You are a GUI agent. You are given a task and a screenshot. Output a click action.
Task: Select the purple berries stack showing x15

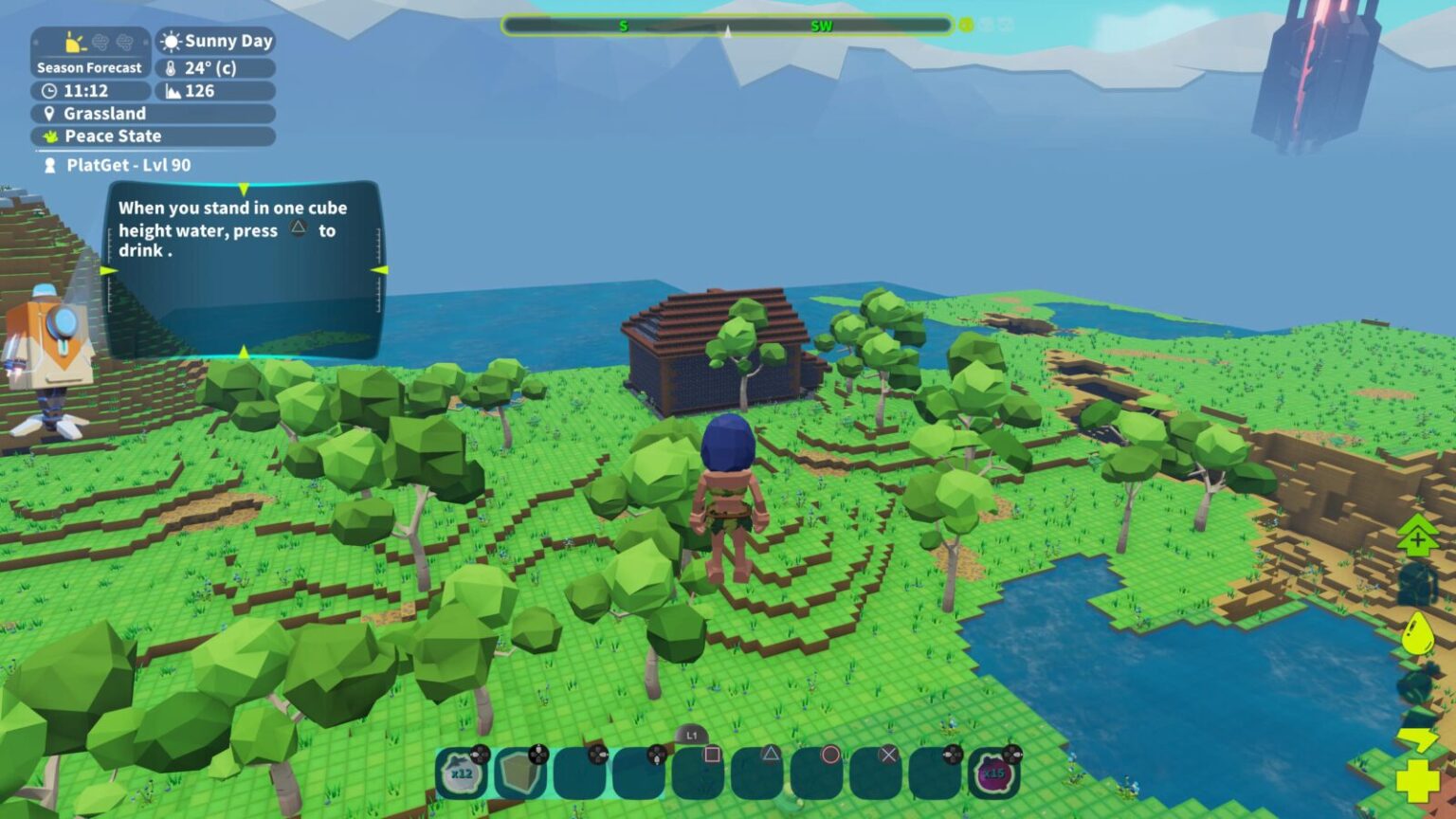click(x=992, y=773)
